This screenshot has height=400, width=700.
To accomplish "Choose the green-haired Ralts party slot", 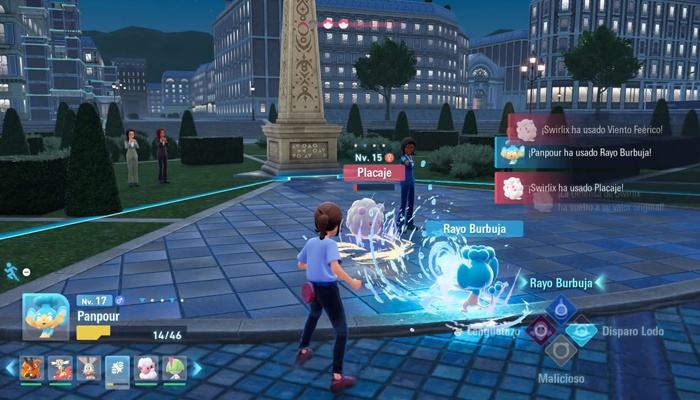I will pyautogui.click(x=175, y=368).
